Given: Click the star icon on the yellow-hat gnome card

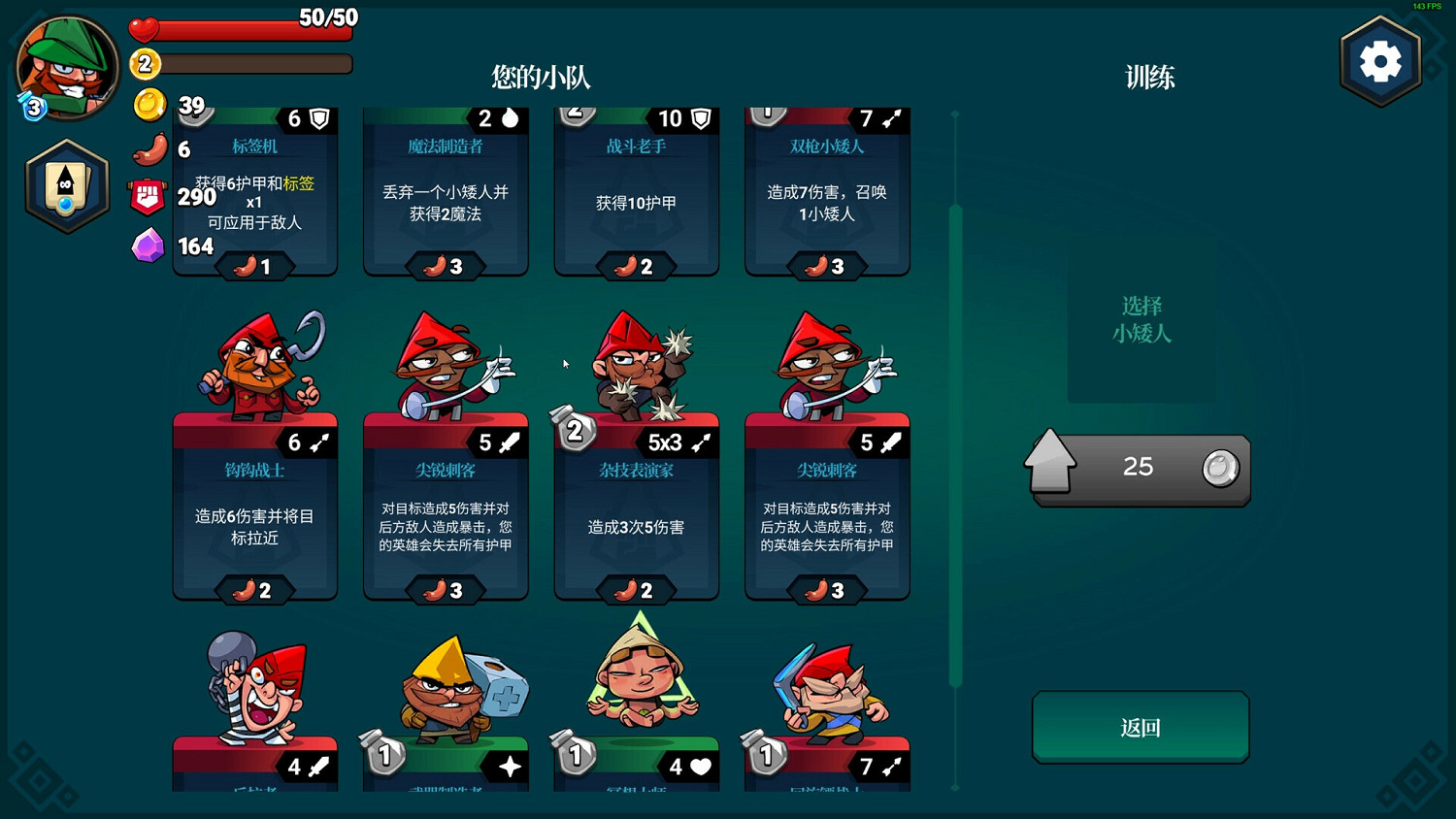Looking at the screenshot, I should point(512,766).
